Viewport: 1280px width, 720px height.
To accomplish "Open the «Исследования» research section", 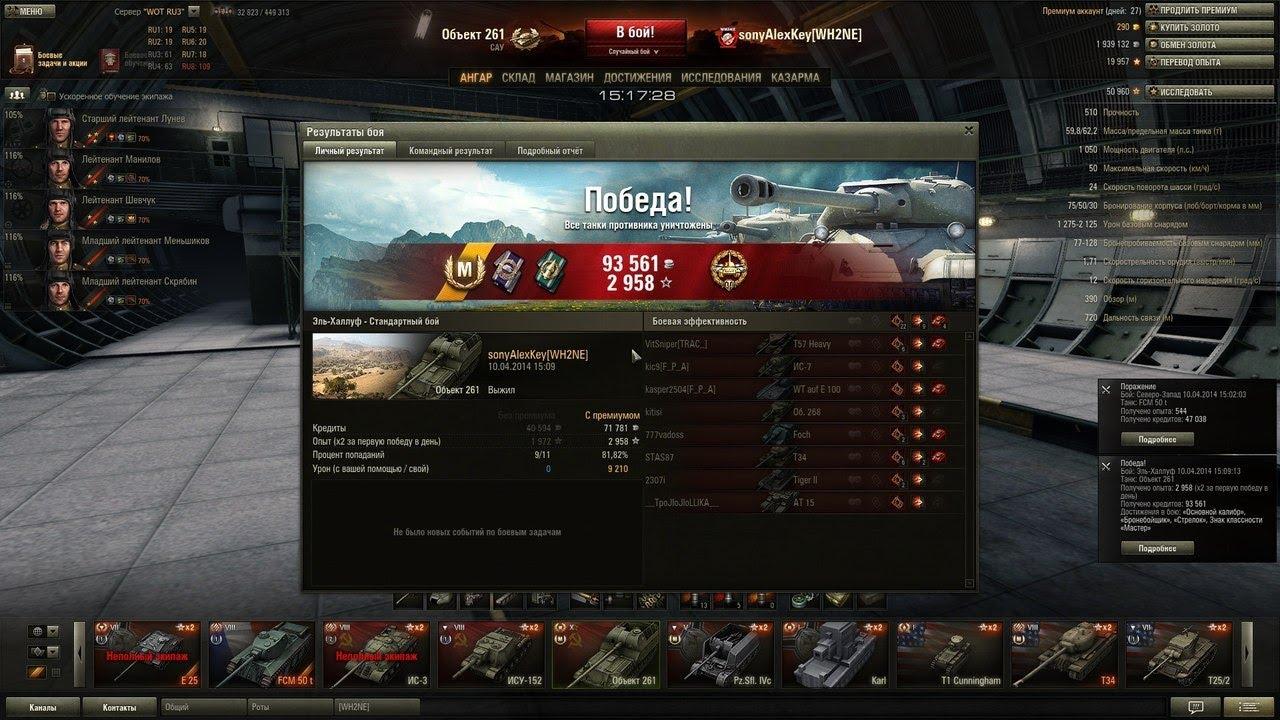I will [x=720, y=77].
